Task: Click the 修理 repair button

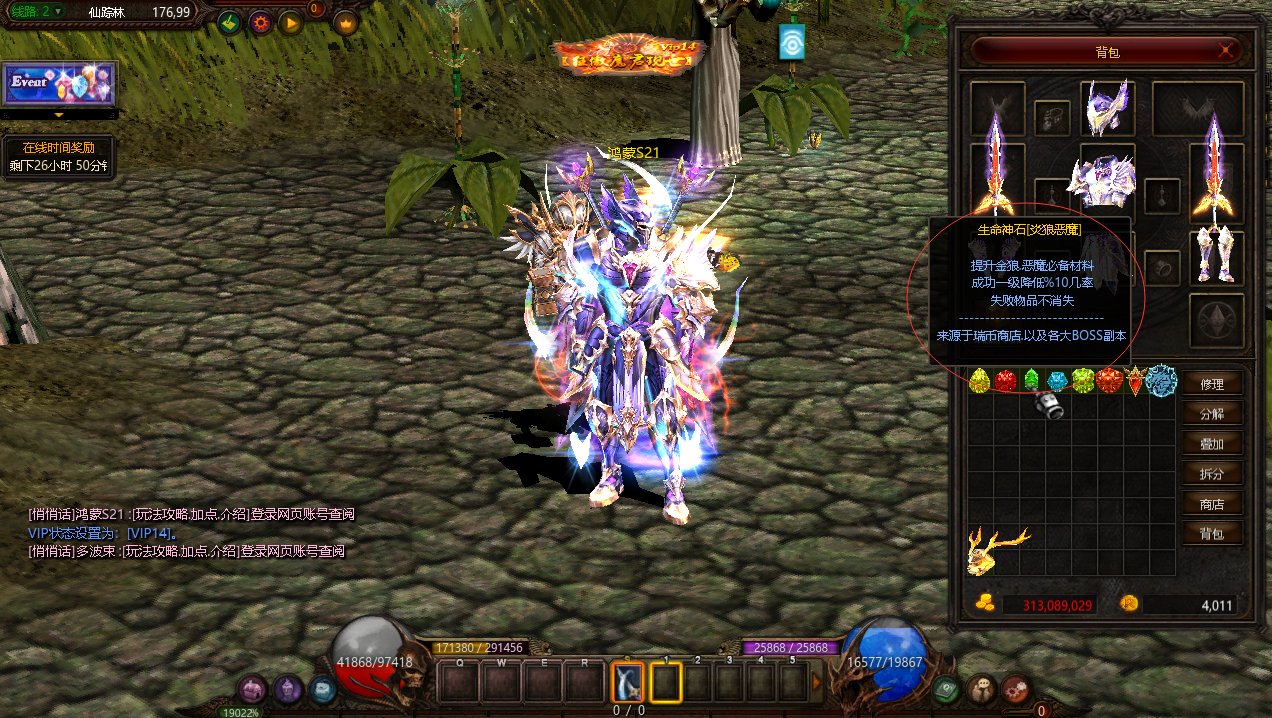Action: [1211, 384]
